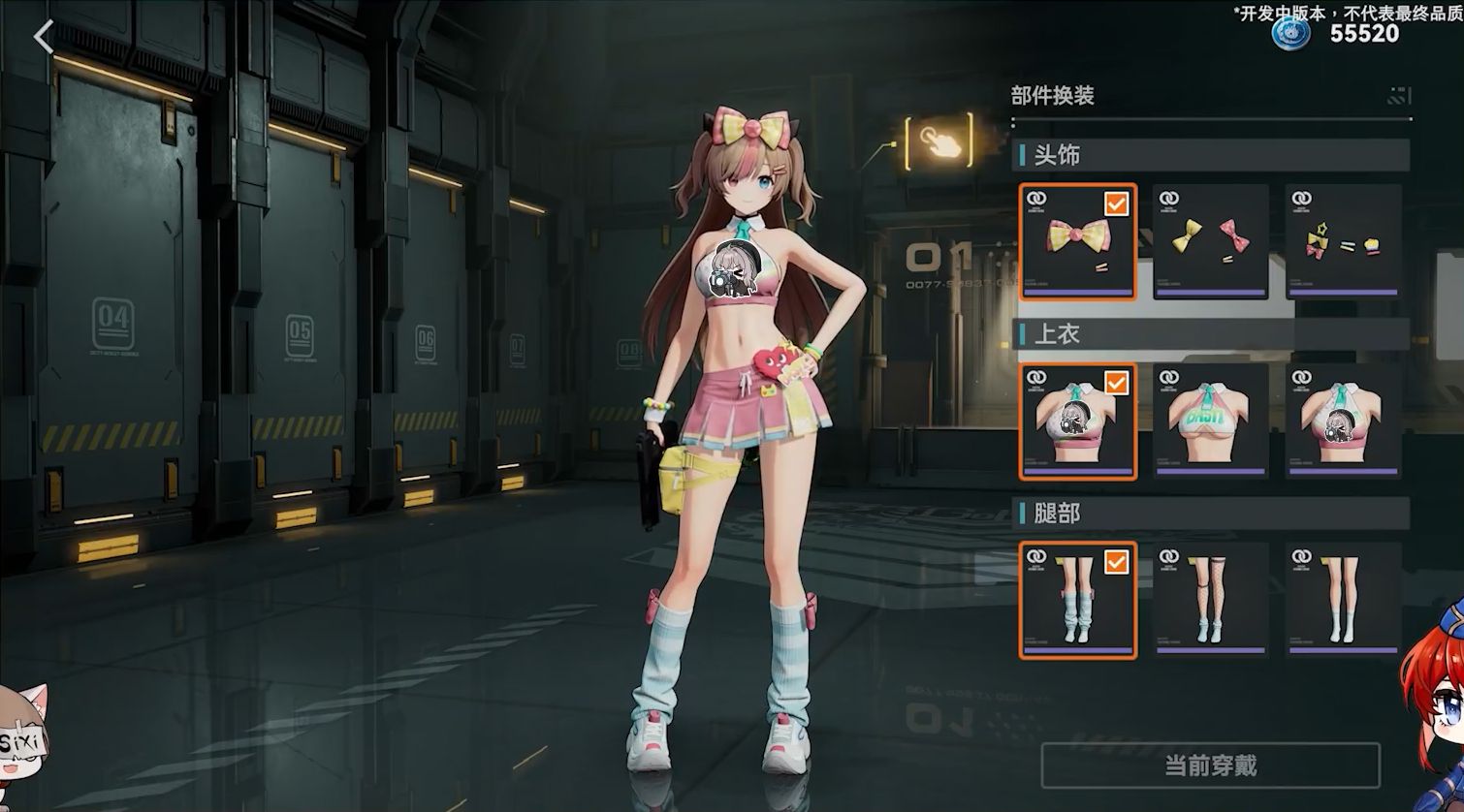Tap the glowing hand interaction icon
Viewport: 1464px width, 812px height.
pos(939,141)
